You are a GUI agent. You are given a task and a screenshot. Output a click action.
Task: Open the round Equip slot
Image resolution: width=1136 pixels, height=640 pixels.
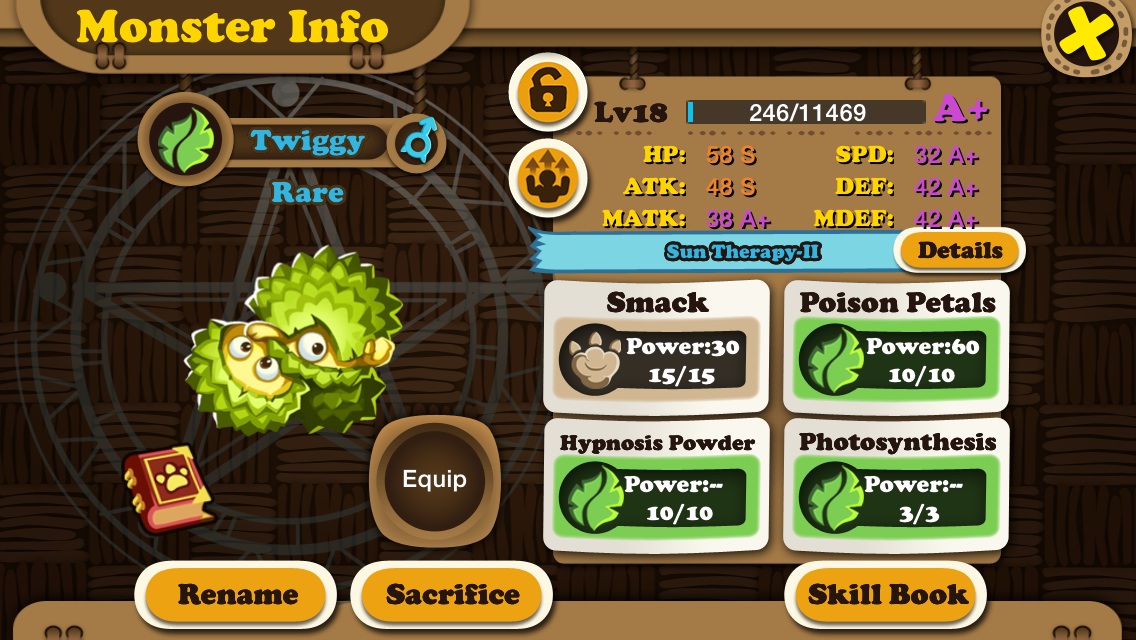point(434,480)
